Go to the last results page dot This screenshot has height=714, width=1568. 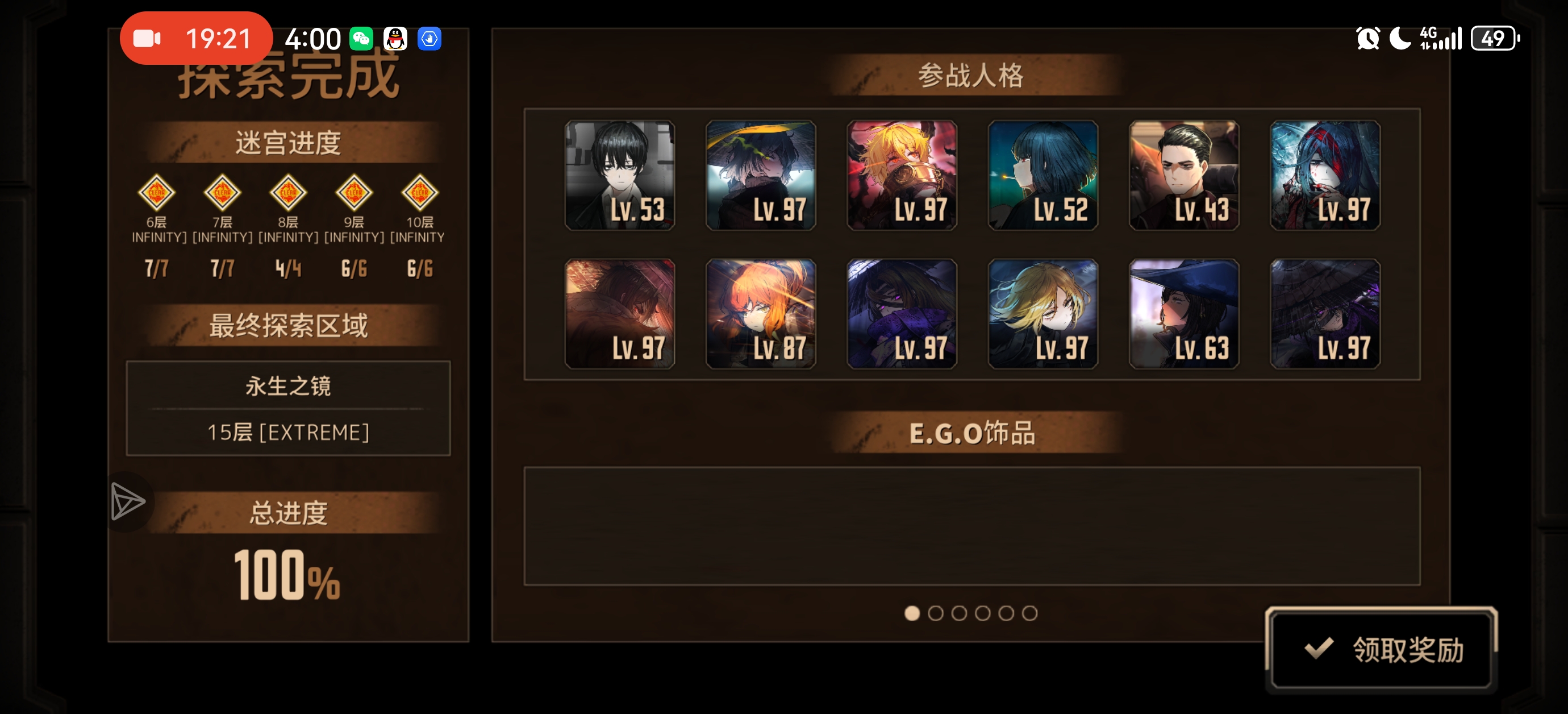pyautogui.click(x=1029, y=613)
